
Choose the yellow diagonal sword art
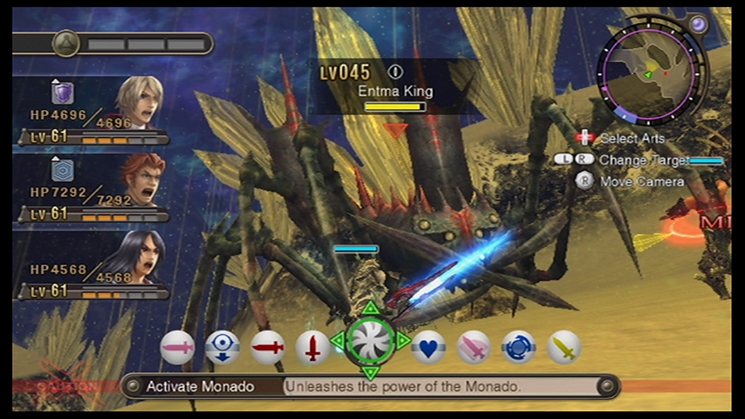tap(564, 347)
